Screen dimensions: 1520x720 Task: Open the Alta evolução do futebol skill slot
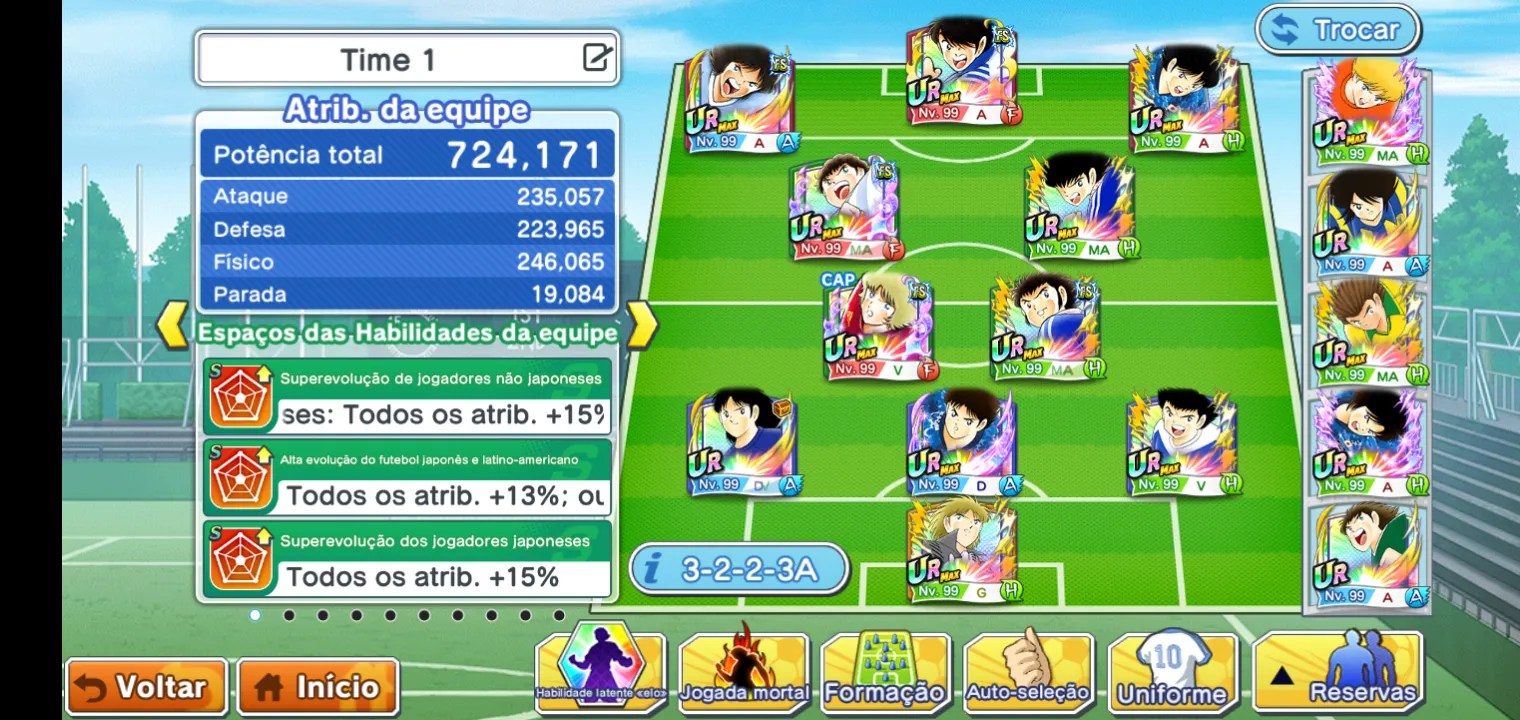[407, 478]
